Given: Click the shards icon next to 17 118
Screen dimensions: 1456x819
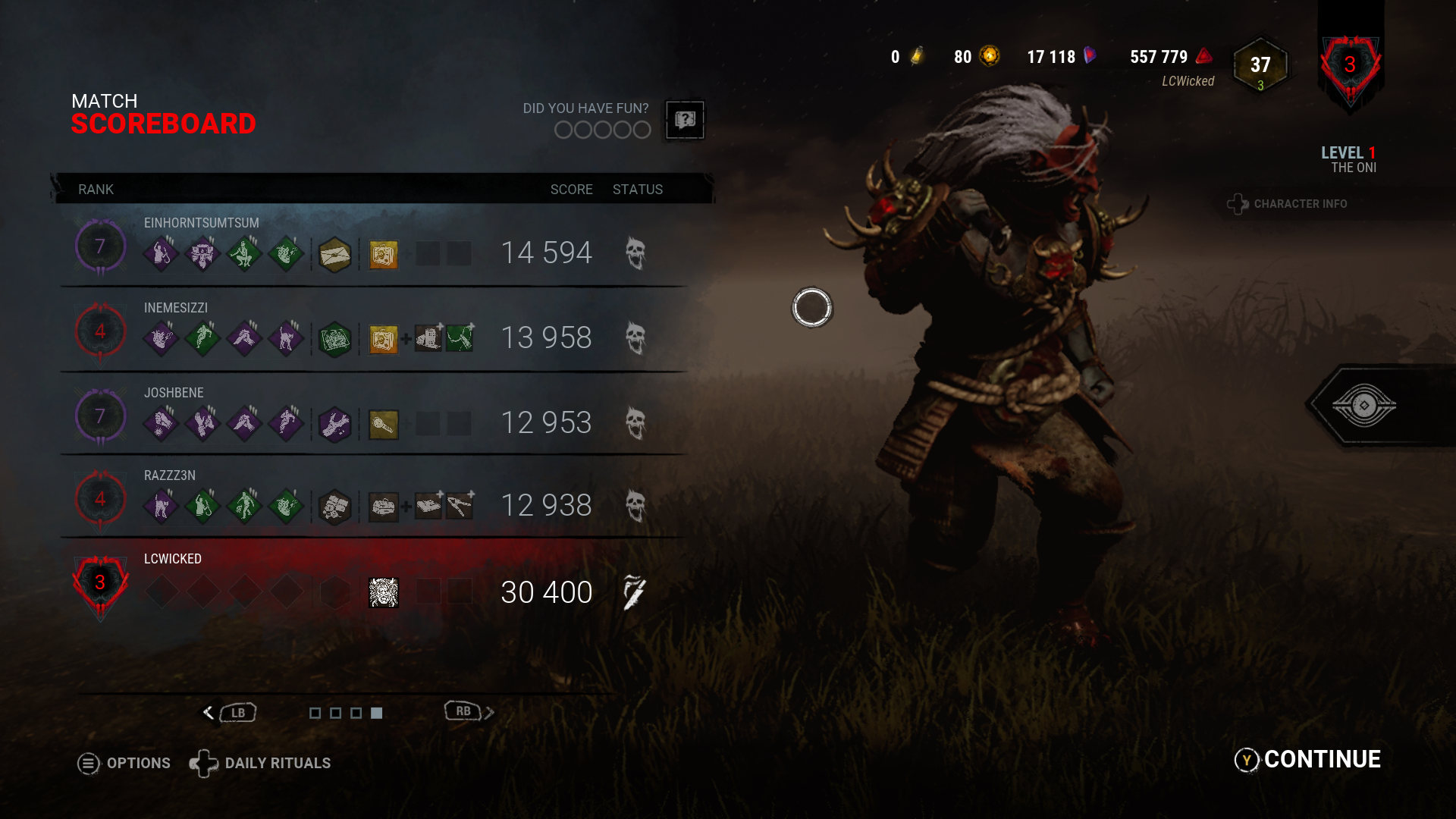Looking at the screenshot, I should 1090,56.
